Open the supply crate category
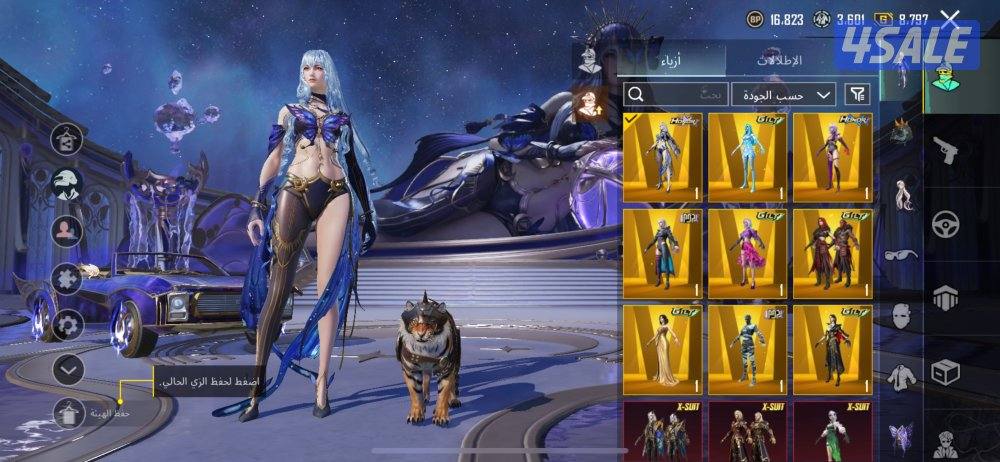This screenshot has height=462, width=1000. (x=943, y=373)
